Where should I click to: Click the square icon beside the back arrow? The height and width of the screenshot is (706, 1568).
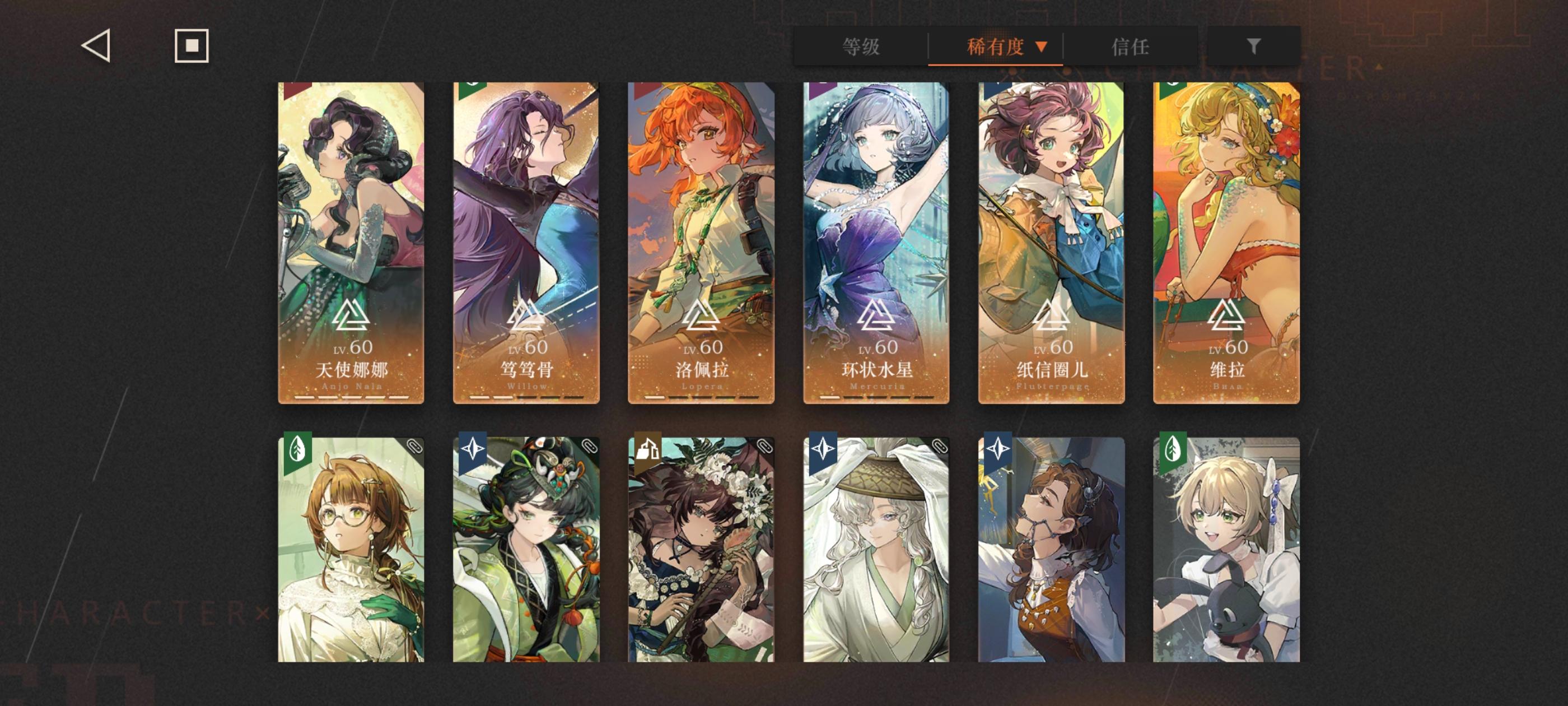coord(192,46)
